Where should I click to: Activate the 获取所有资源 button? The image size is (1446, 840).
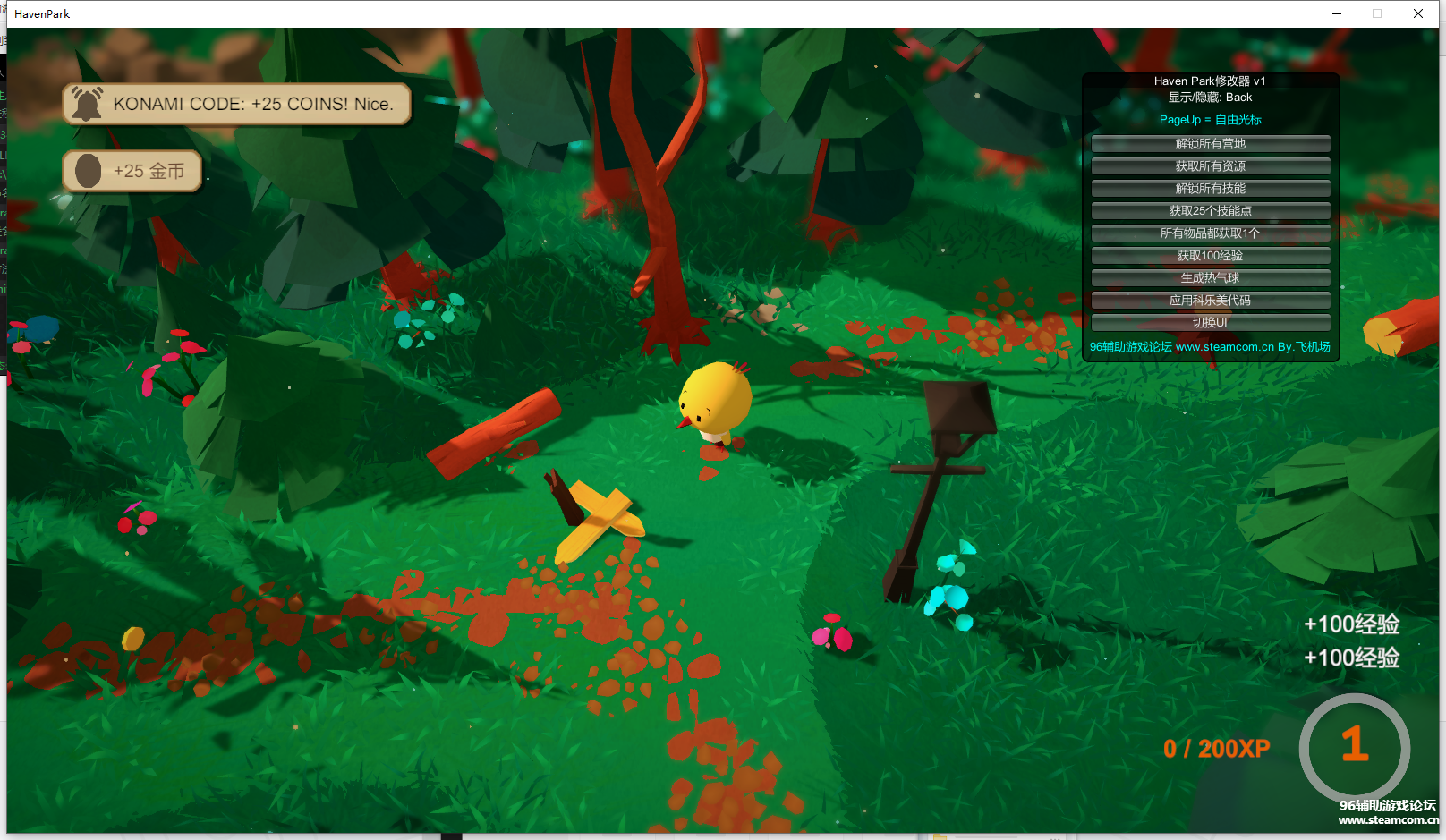tap(1210, 166)
